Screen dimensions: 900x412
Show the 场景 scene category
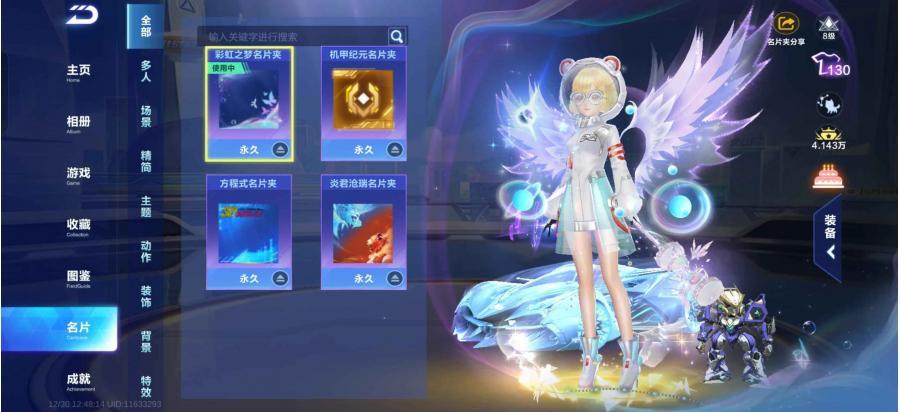point(146,116)
